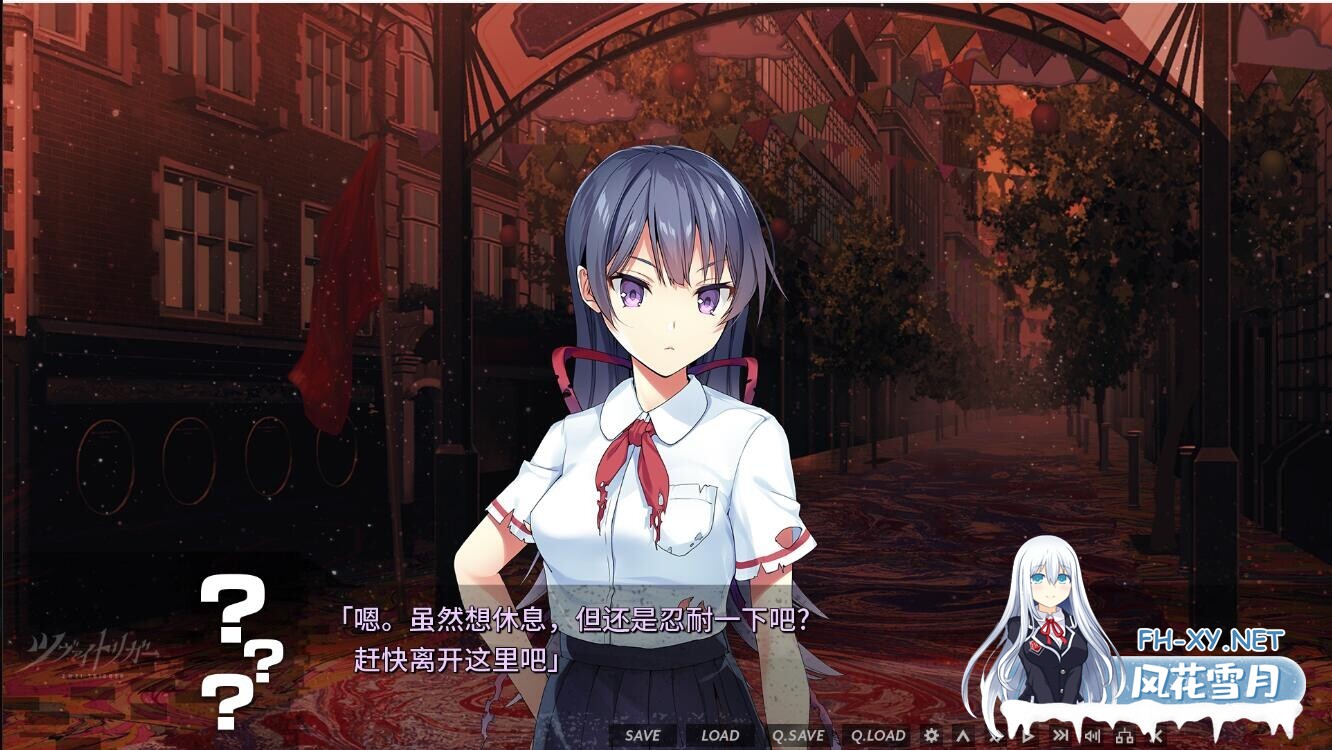1332x750 pixels.
Task: Replay the voice line with the speaker icon
Action: tap(1092, 737)
